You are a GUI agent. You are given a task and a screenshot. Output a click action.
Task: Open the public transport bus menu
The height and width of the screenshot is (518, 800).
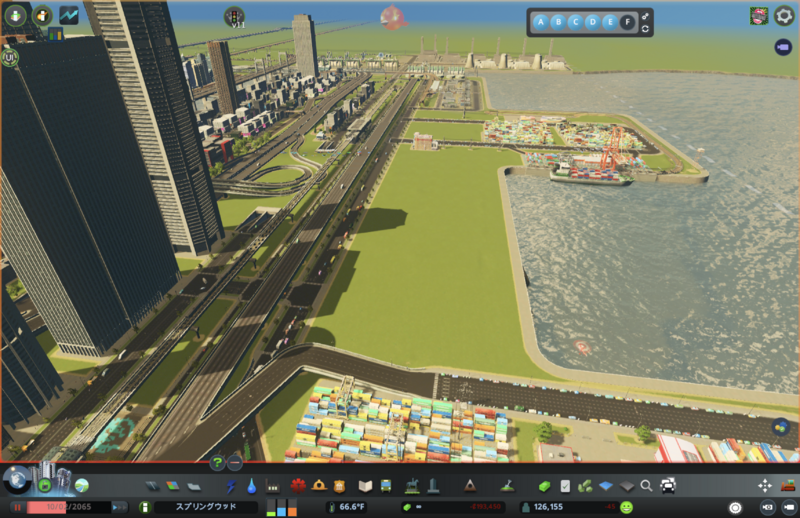click(387, 486)
